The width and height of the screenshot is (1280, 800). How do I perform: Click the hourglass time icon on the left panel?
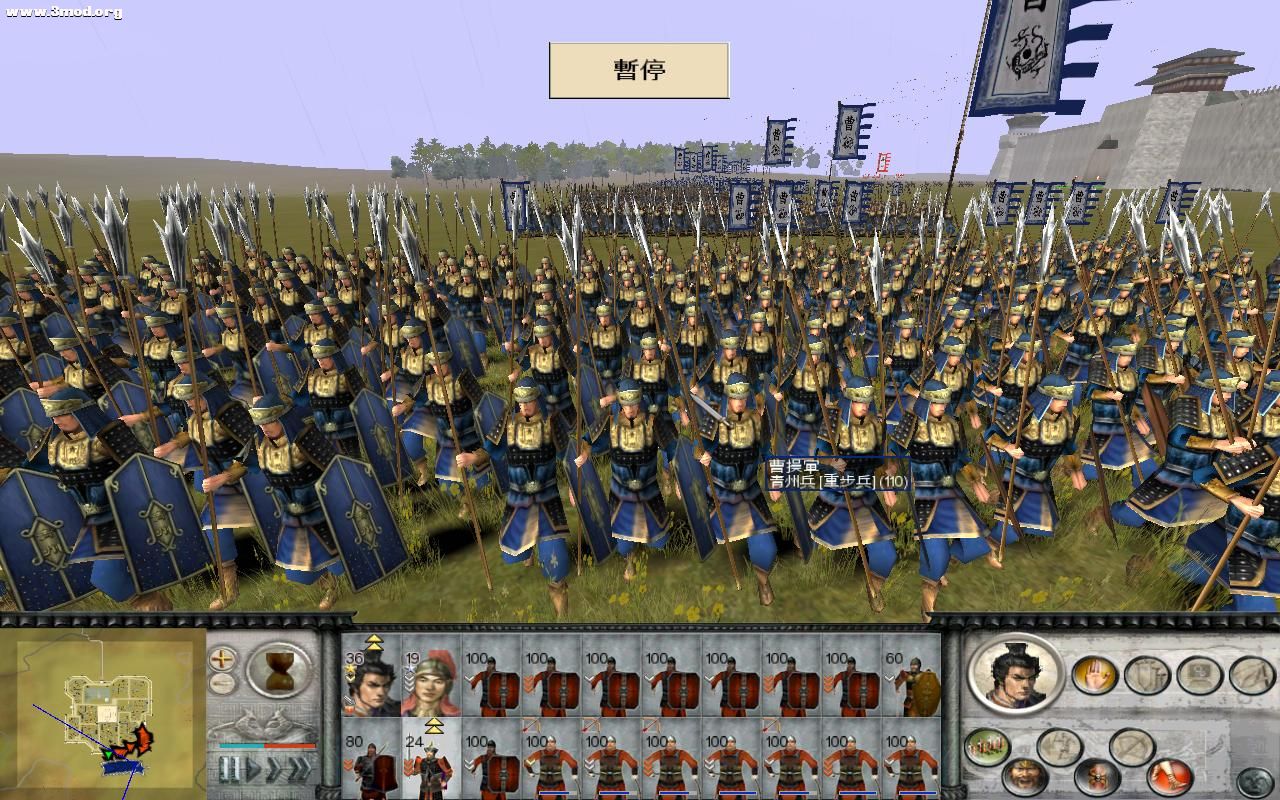(278, 669)
